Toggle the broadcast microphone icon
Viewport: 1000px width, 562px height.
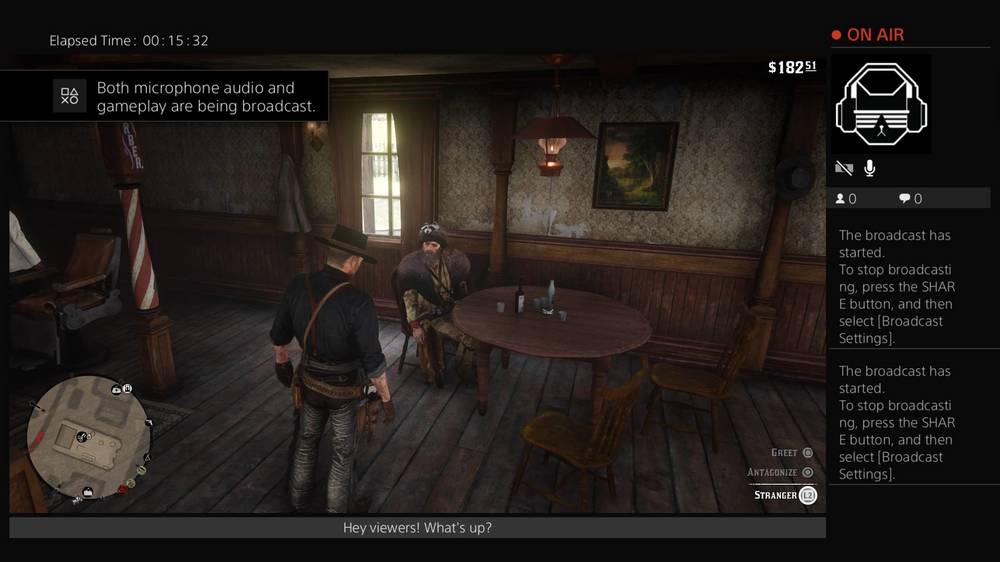[x=869, y=168]
